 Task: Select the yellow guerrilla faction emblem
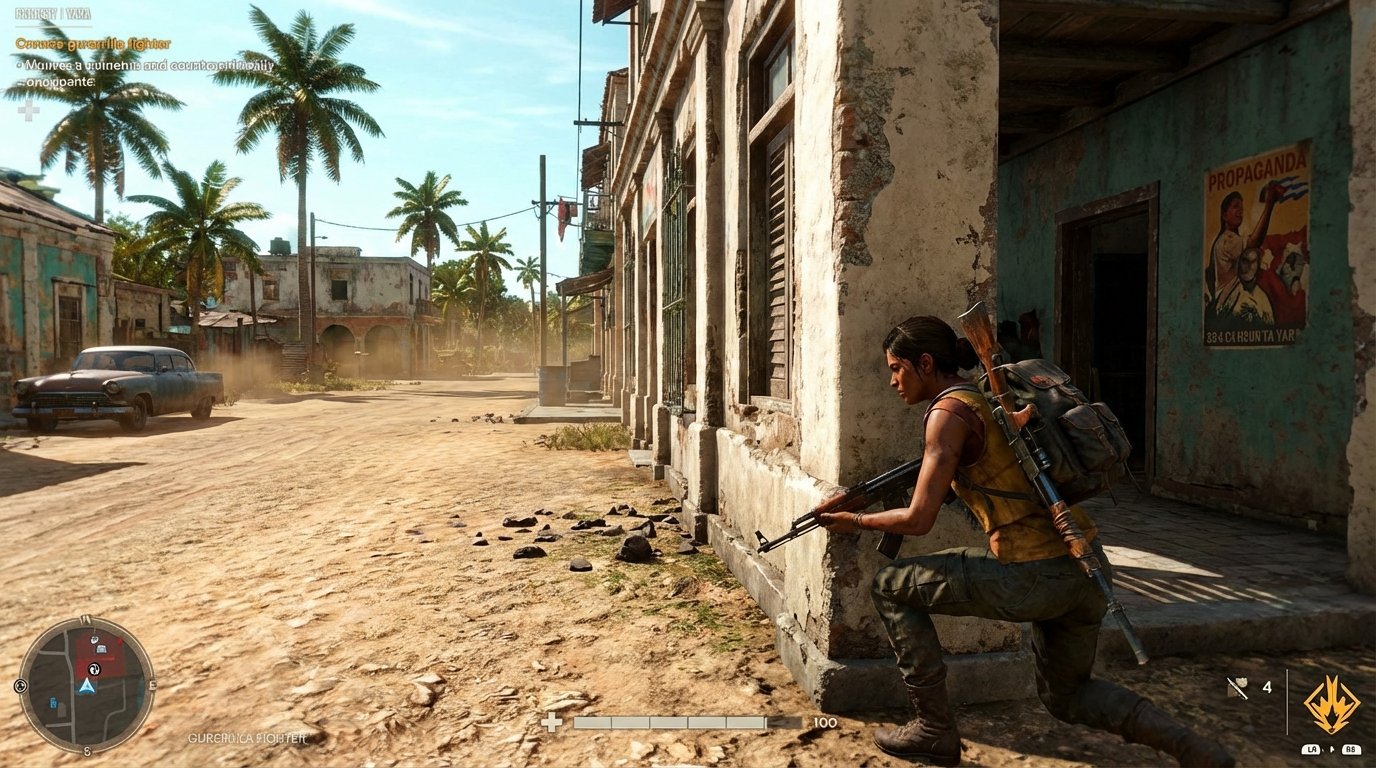click(1332, 704)
